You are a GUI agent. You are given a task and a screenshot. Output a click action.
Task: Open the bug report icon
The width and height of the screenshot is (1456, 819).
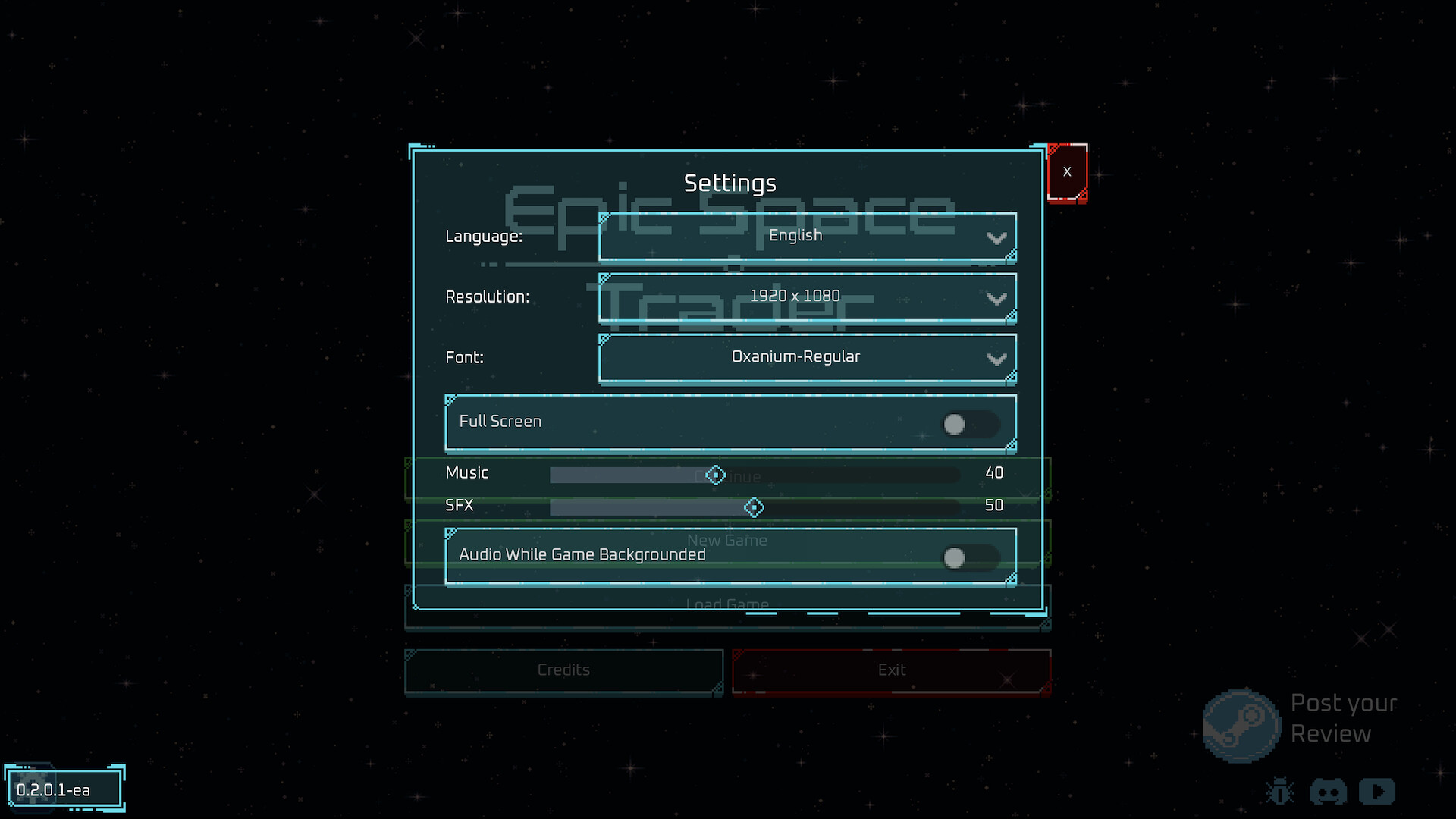(x=1280, y=791)
